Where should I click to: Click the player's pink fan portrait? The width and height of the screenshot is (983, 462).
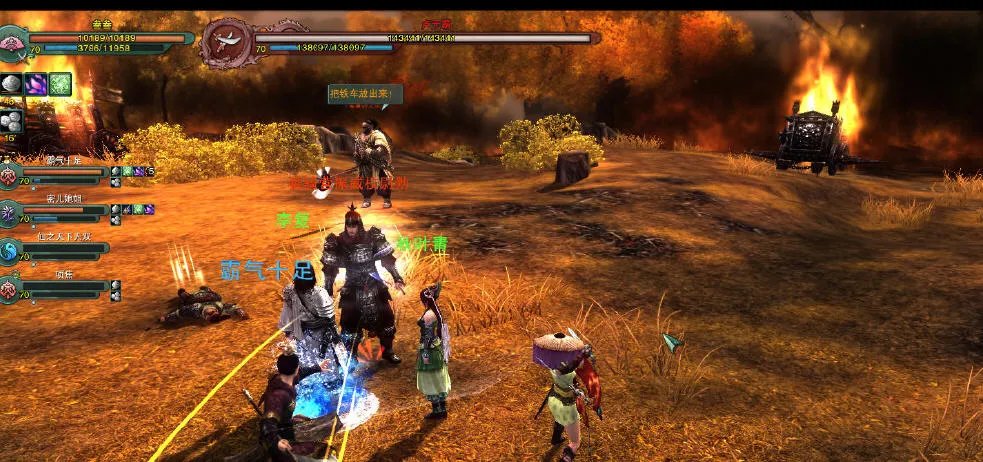point(14,43)
